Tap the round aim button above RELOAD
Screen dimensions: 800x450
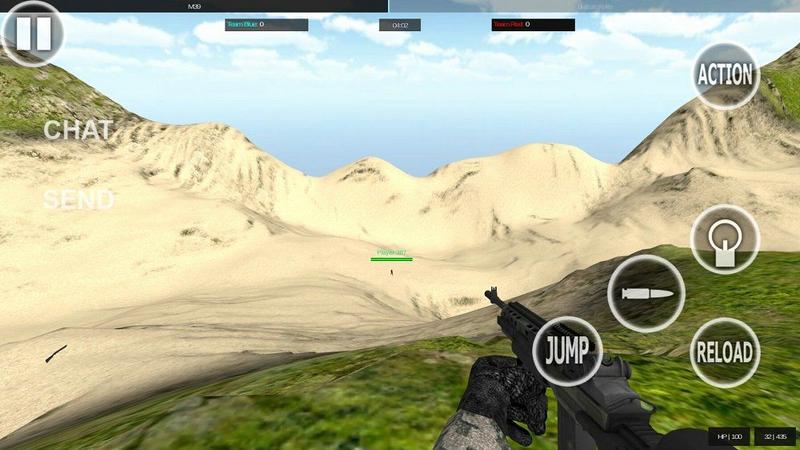pos(725,239)
